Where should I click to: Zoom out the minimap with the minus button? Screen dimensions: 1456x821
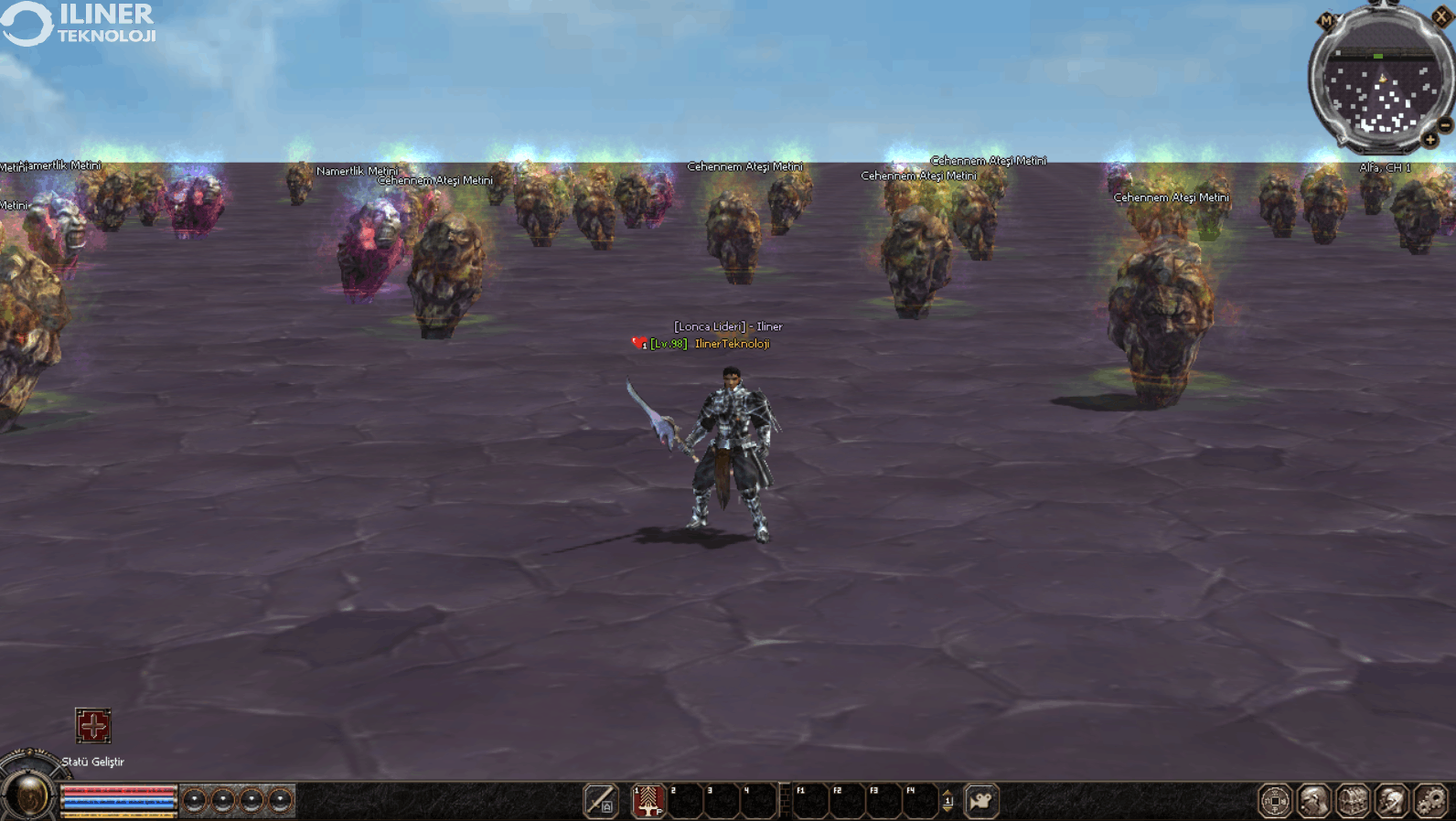[1445, 124]
